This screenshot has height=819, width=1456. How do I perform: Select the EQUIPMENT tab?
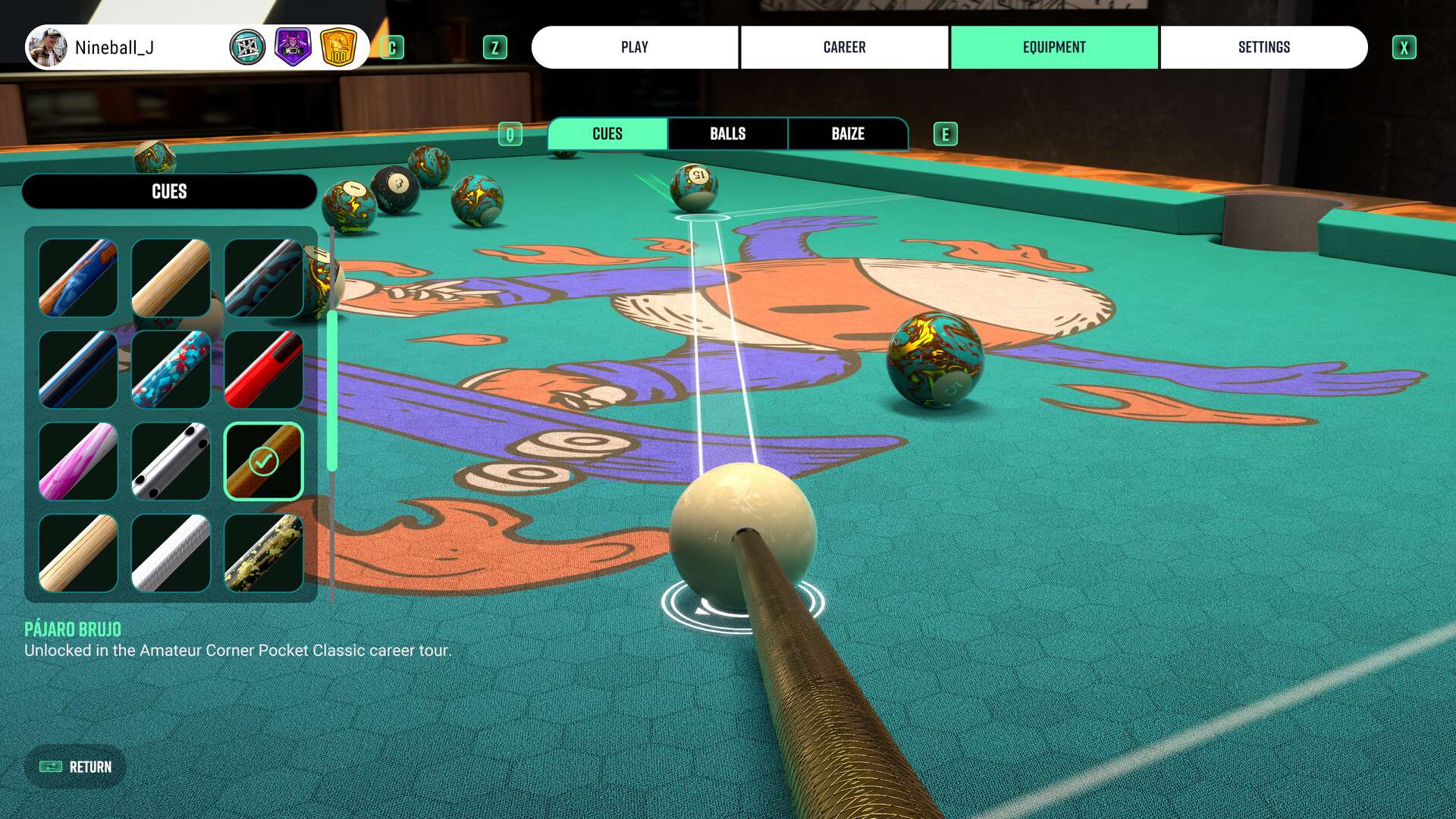pyautogui.click(x=1054, y=47)
